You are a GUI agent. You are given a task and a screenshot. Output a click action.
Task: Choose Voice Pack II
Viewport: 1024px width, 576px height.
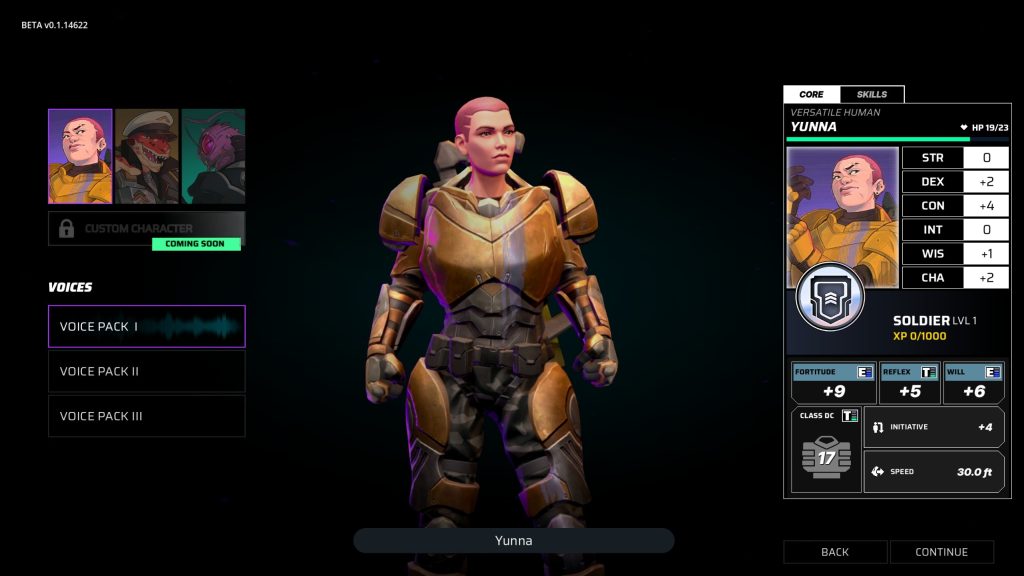coord(146,371)
